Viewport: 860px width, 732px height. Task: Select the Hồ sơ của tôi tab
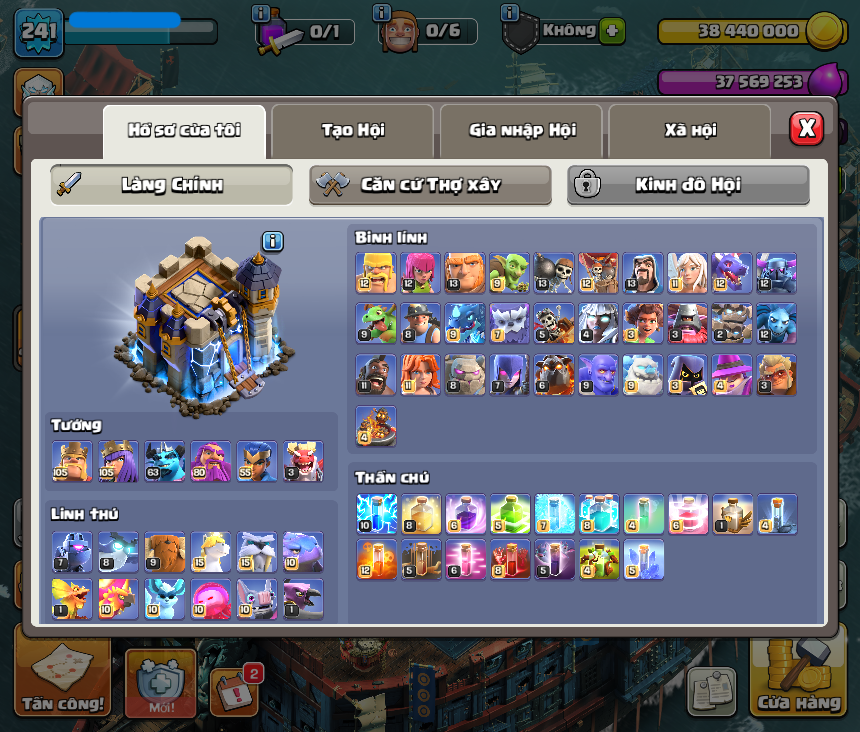point(184,131)
